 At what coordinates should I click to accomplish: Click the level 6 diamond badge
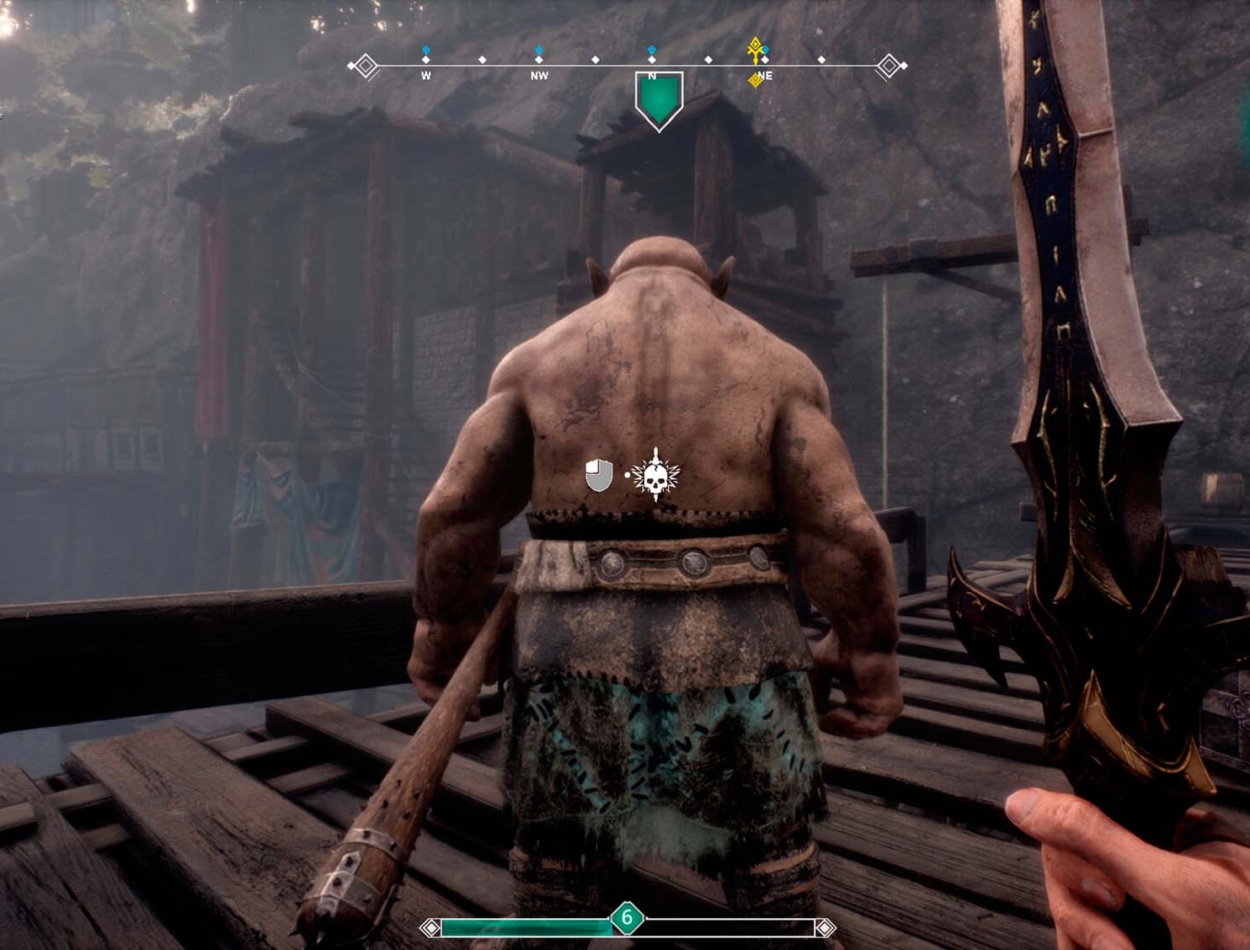tap(627, 917)
